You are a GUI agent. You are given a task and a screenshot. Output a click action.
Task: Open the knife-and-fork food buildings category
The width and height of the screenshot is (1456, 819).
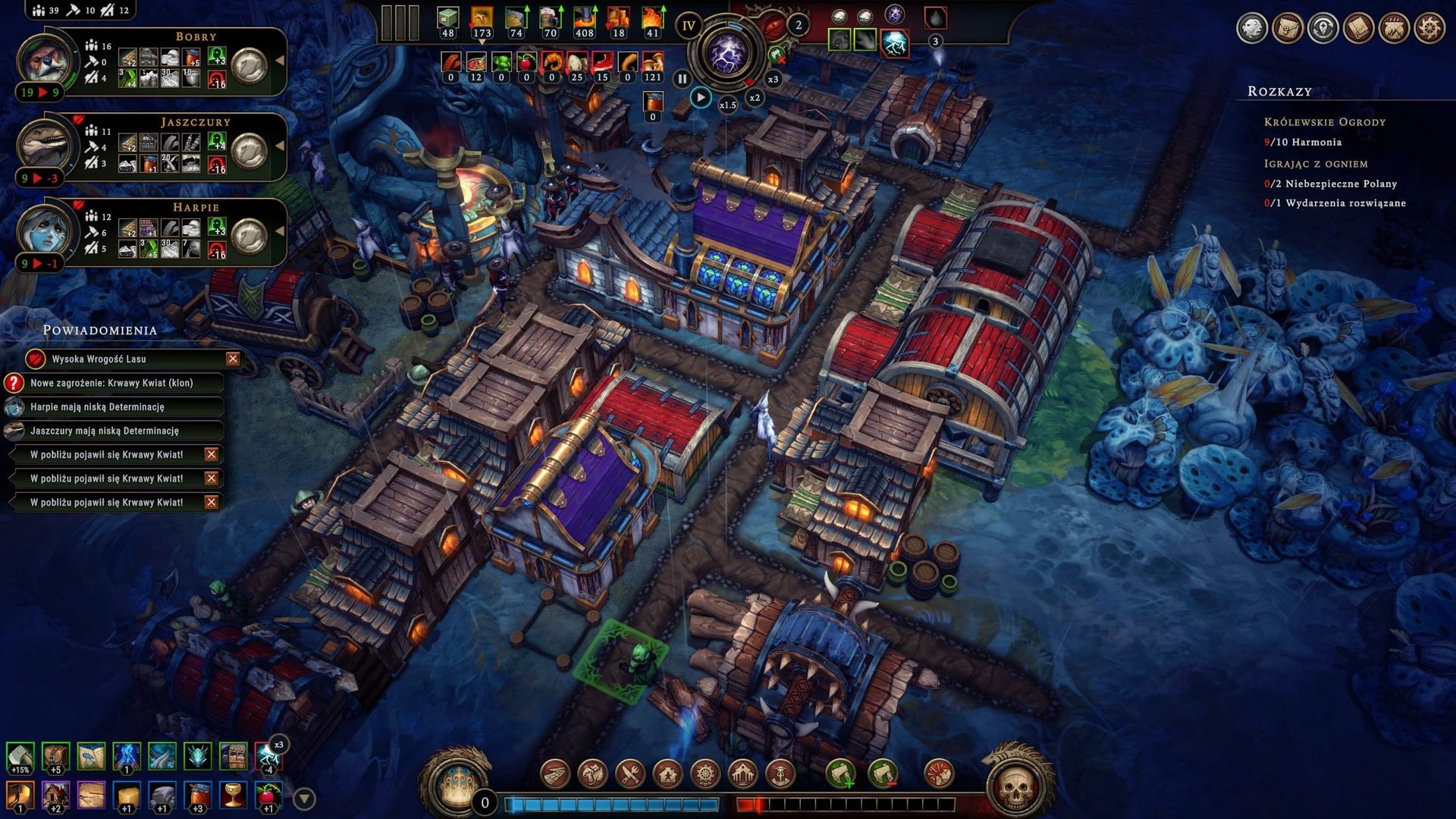[630, 774]
